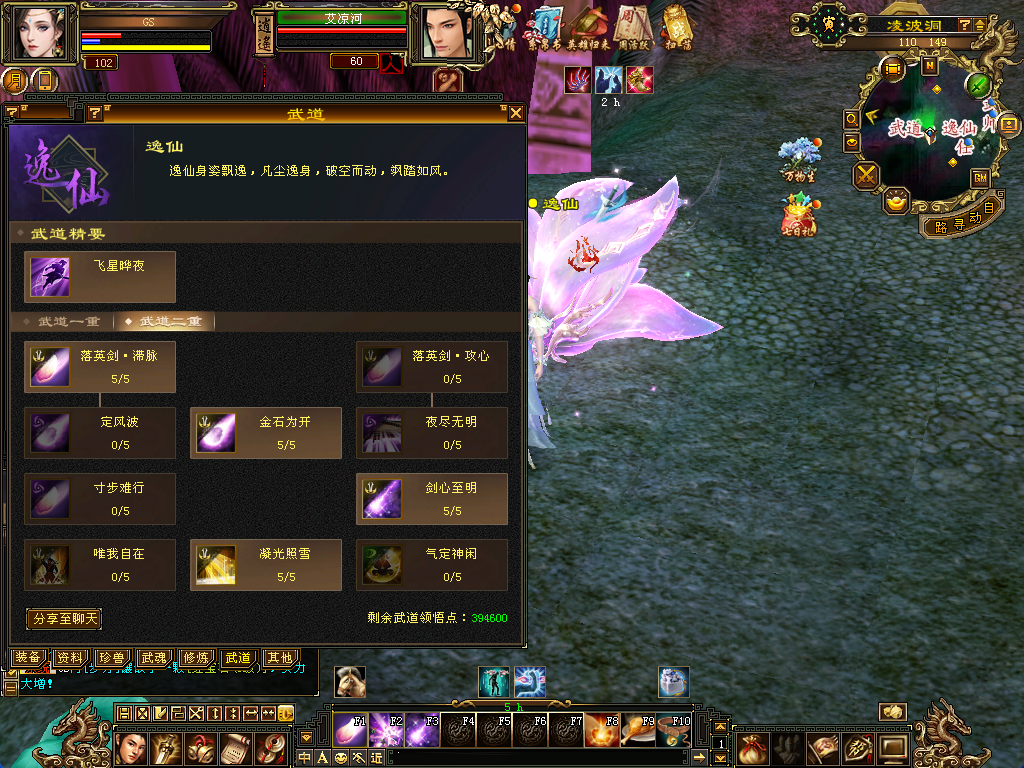Select the 武道二重 tab
The width and height of the screenshot is (1024, 768).
coord(164,322)
